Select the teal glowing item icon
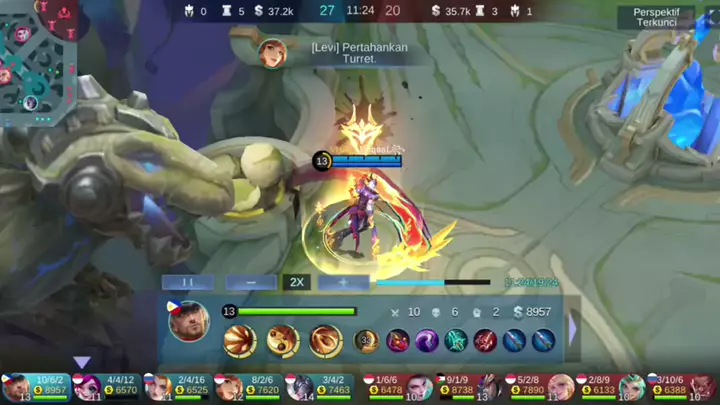Screen dimensions: 720x405 (456, 340)
